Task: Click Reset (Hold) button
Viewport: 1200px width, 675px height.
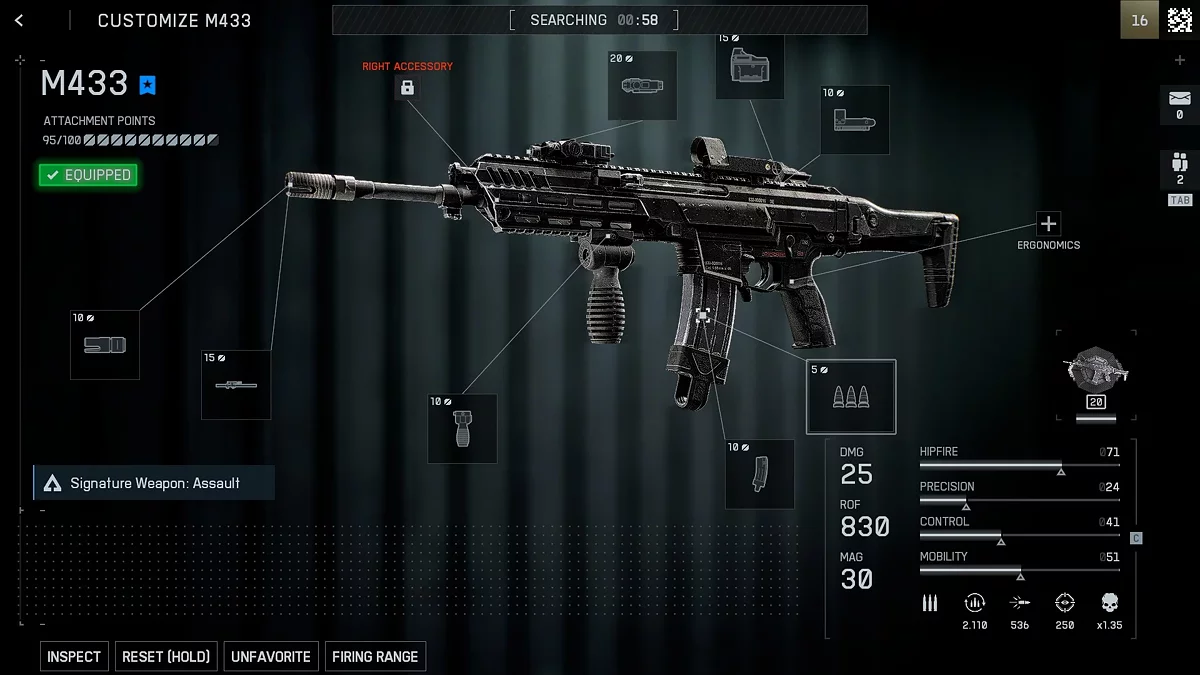Action: (x=166, y=657)
